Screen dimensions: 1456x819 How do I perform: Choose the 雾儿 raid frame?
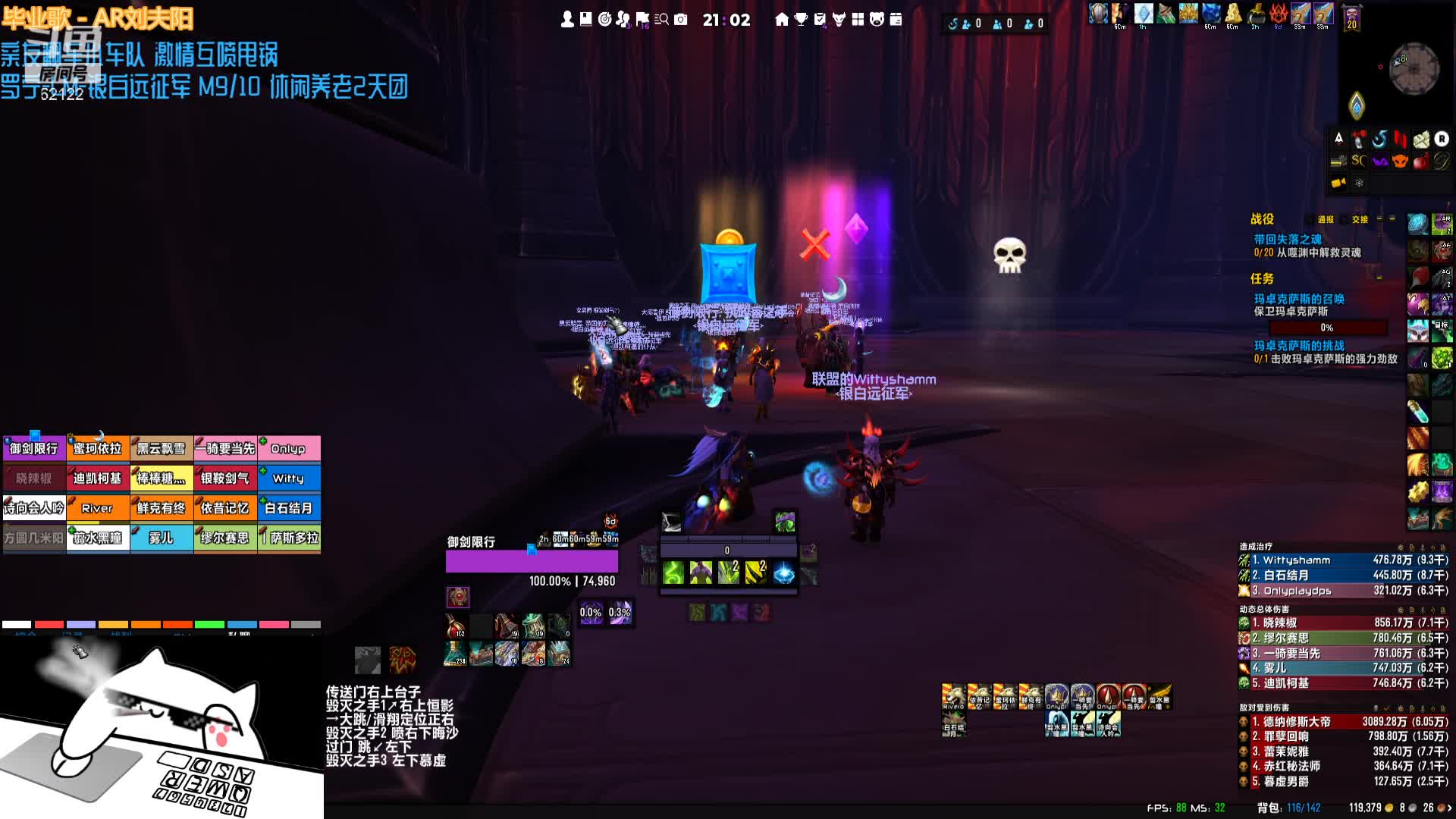coord(161,538)
